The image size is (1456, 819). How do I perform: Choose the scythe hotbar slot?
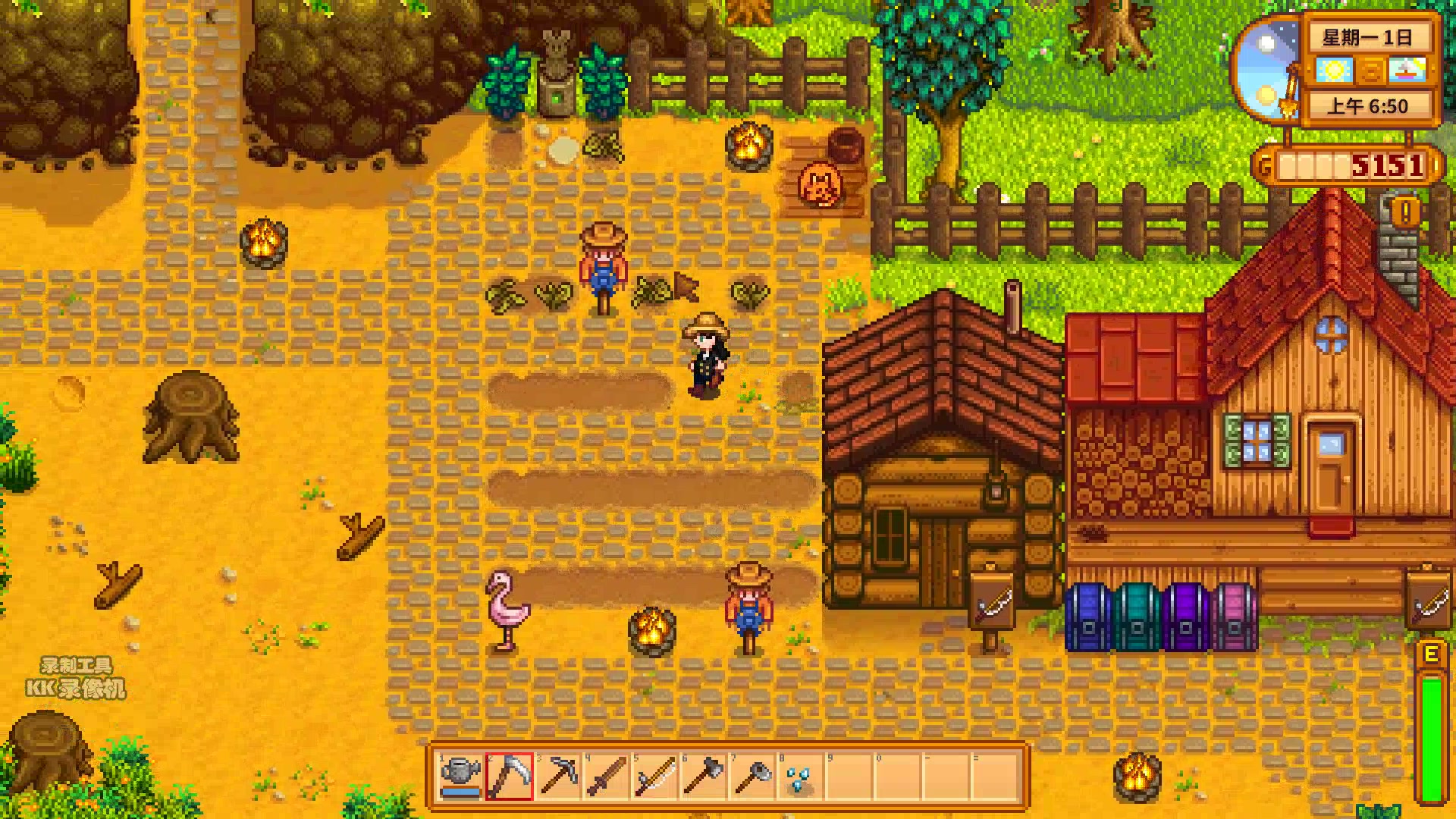[x=509, y=777]
